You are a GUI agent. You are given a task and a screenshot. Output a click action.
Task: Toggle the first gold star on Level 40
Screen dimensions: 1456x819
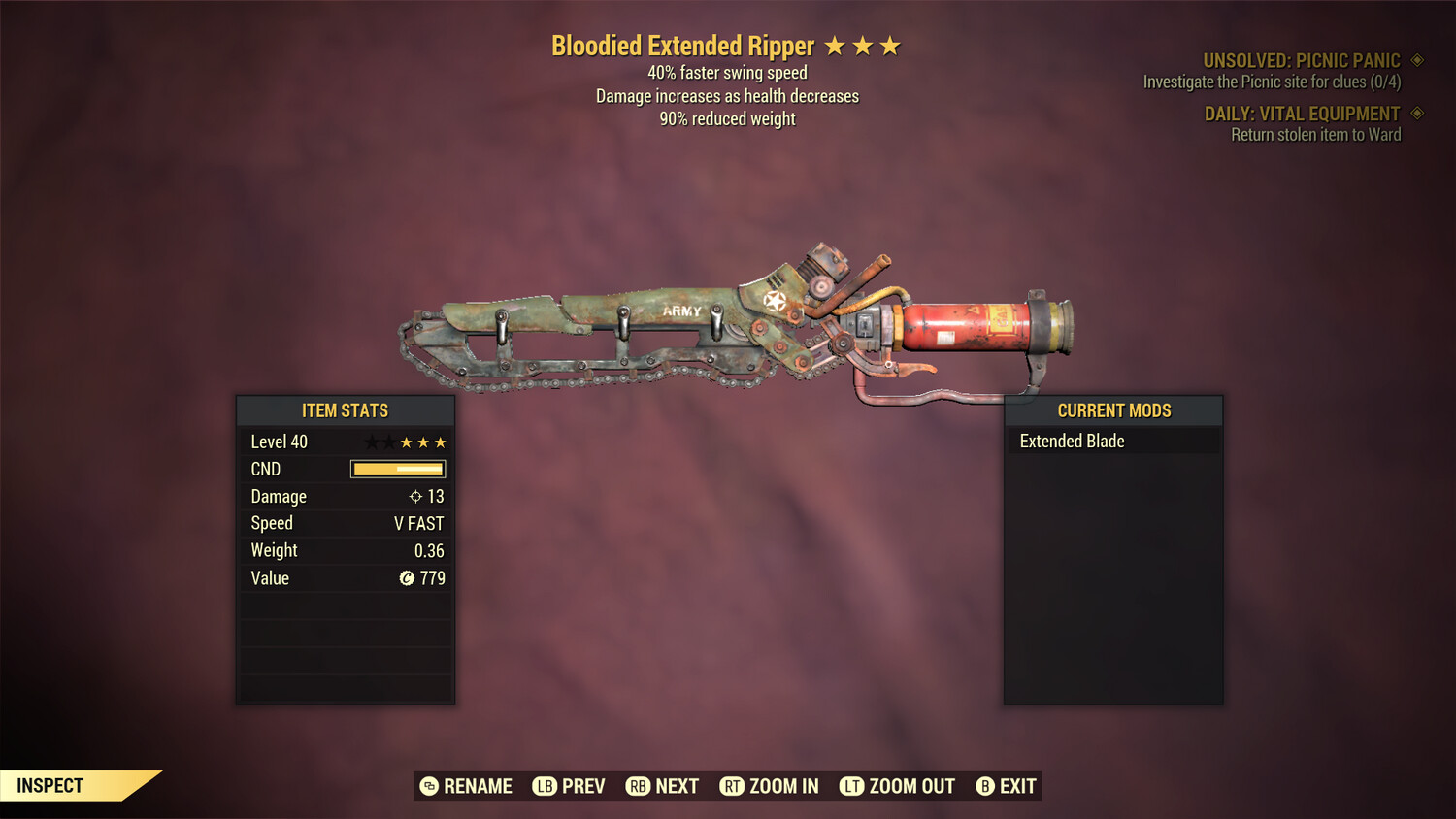click(407, 442)
